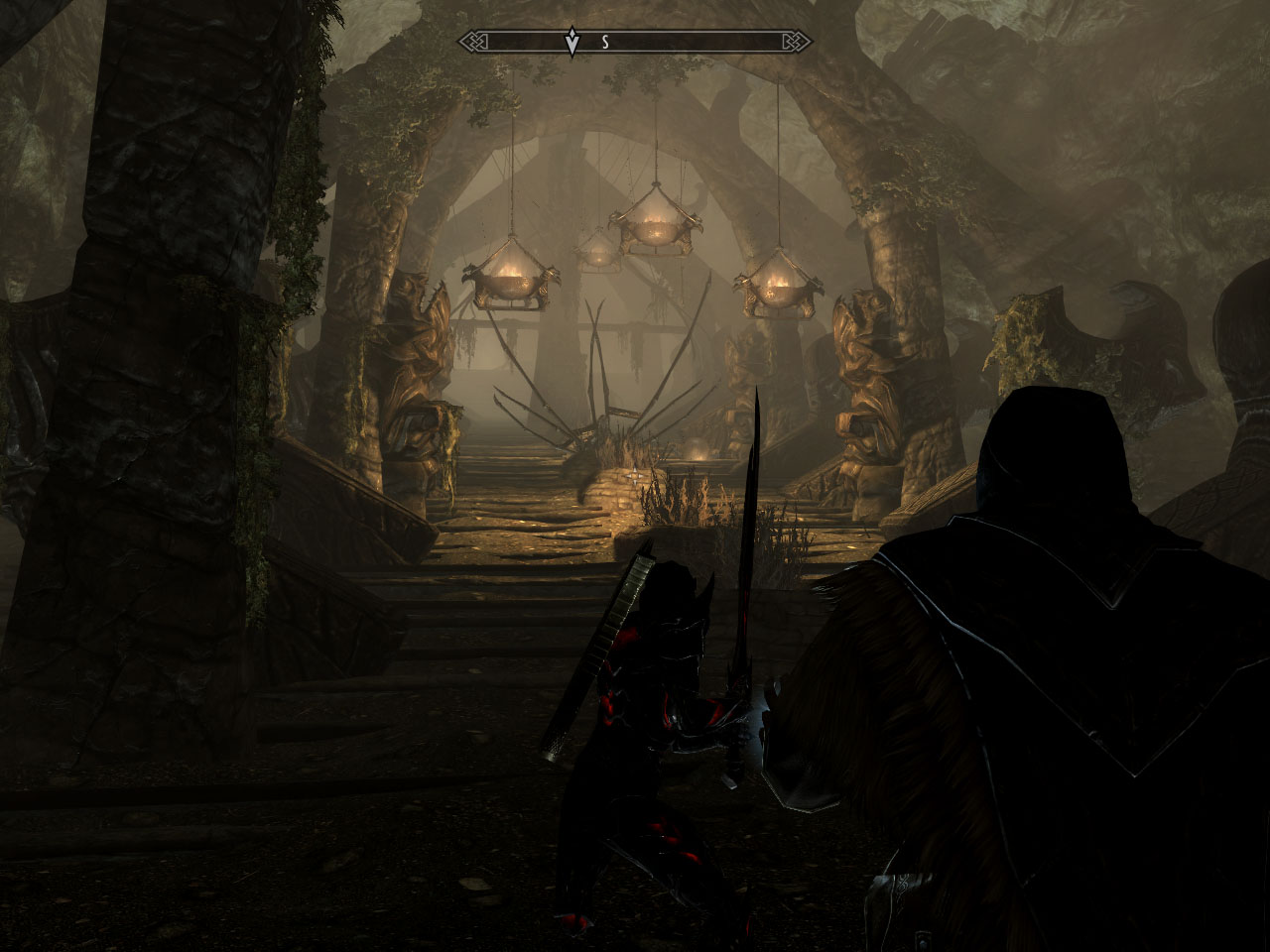Click the quest marker arrow on the compass
1270x952 pixels.
(x=571, y=43)
